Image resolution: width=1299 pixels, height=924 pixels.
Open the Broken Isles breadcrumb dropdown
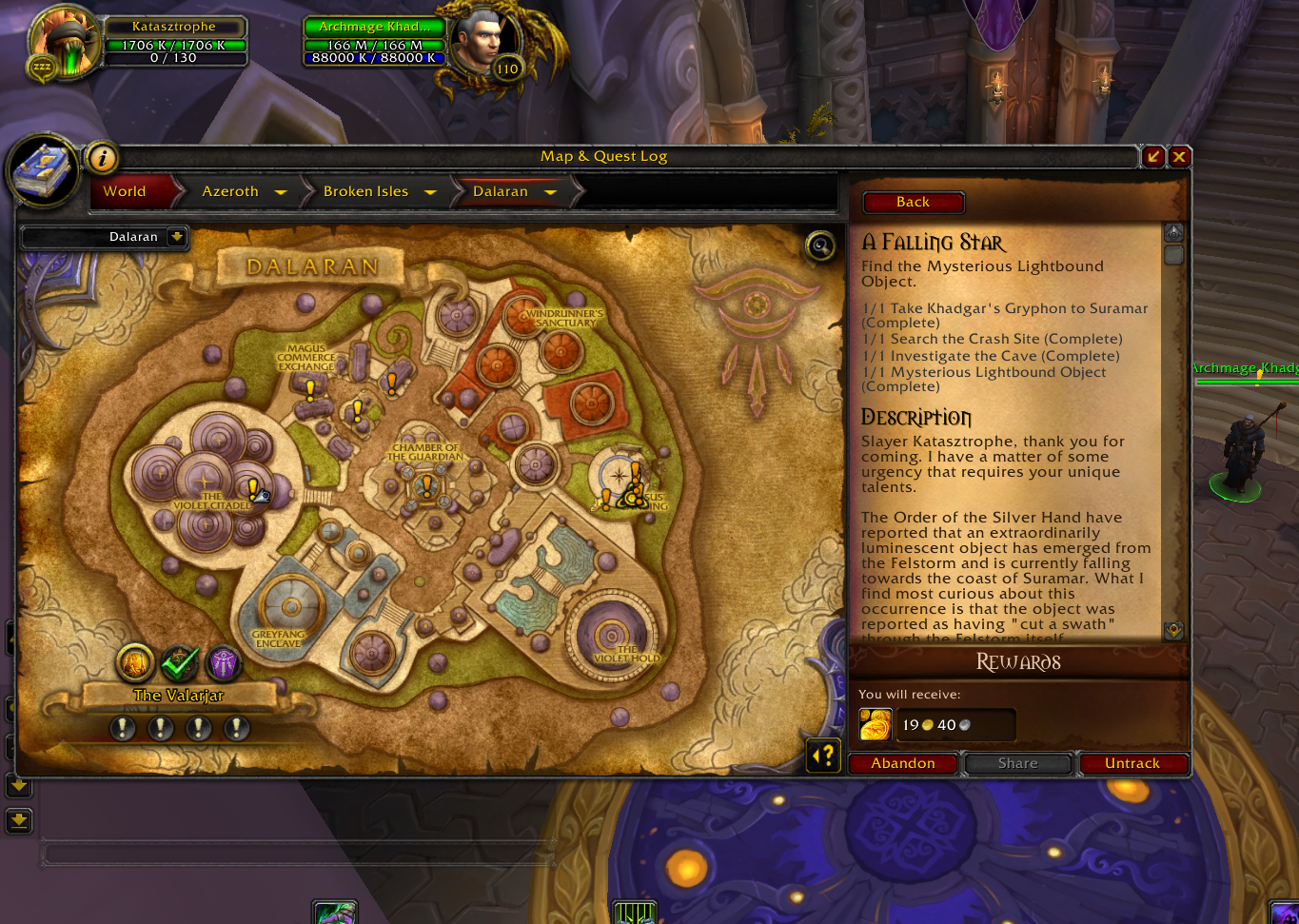pos(430,191)
